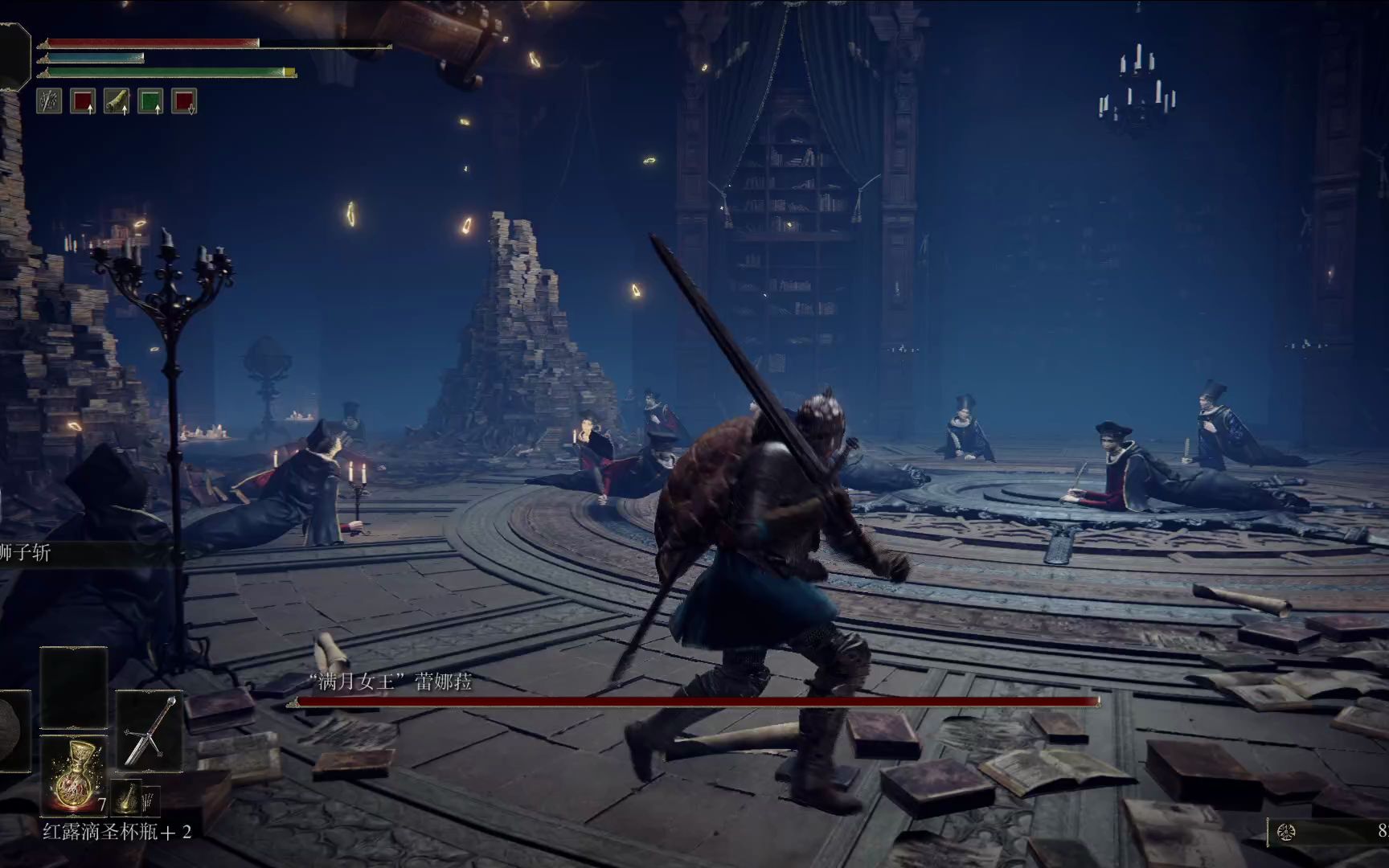The image size is (1389, 868).
Task: Click the green square buff status icon
Action: [x=150, y=101]
